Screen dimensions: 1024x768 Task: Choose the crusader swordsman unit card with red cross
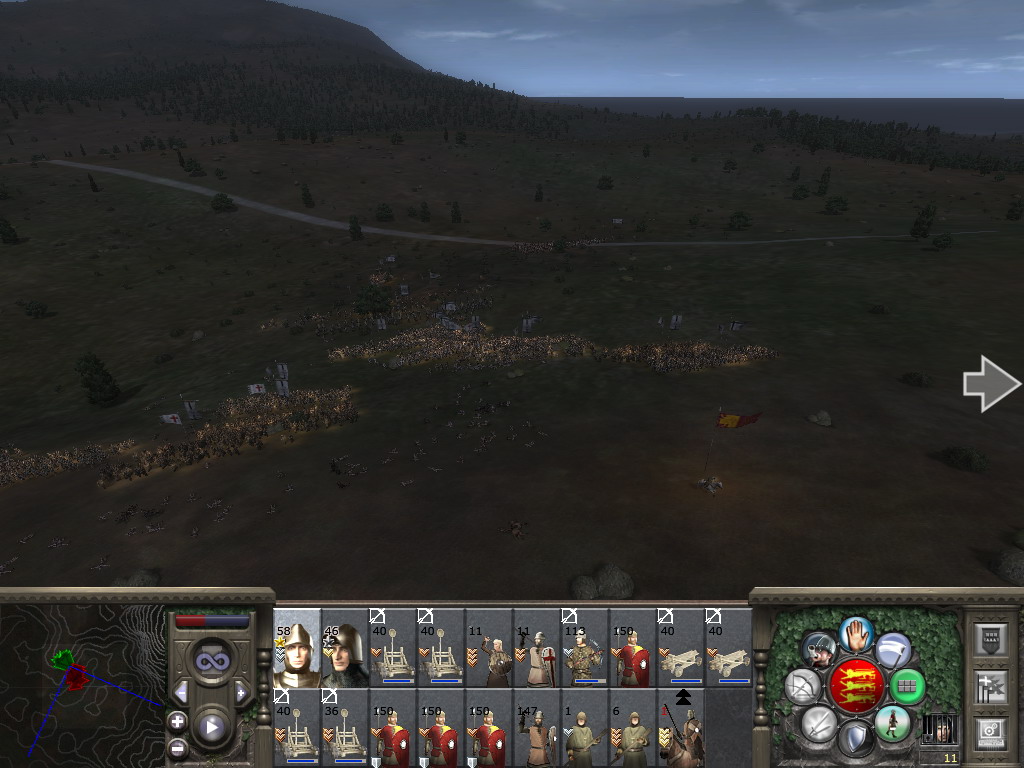point(537,647)
